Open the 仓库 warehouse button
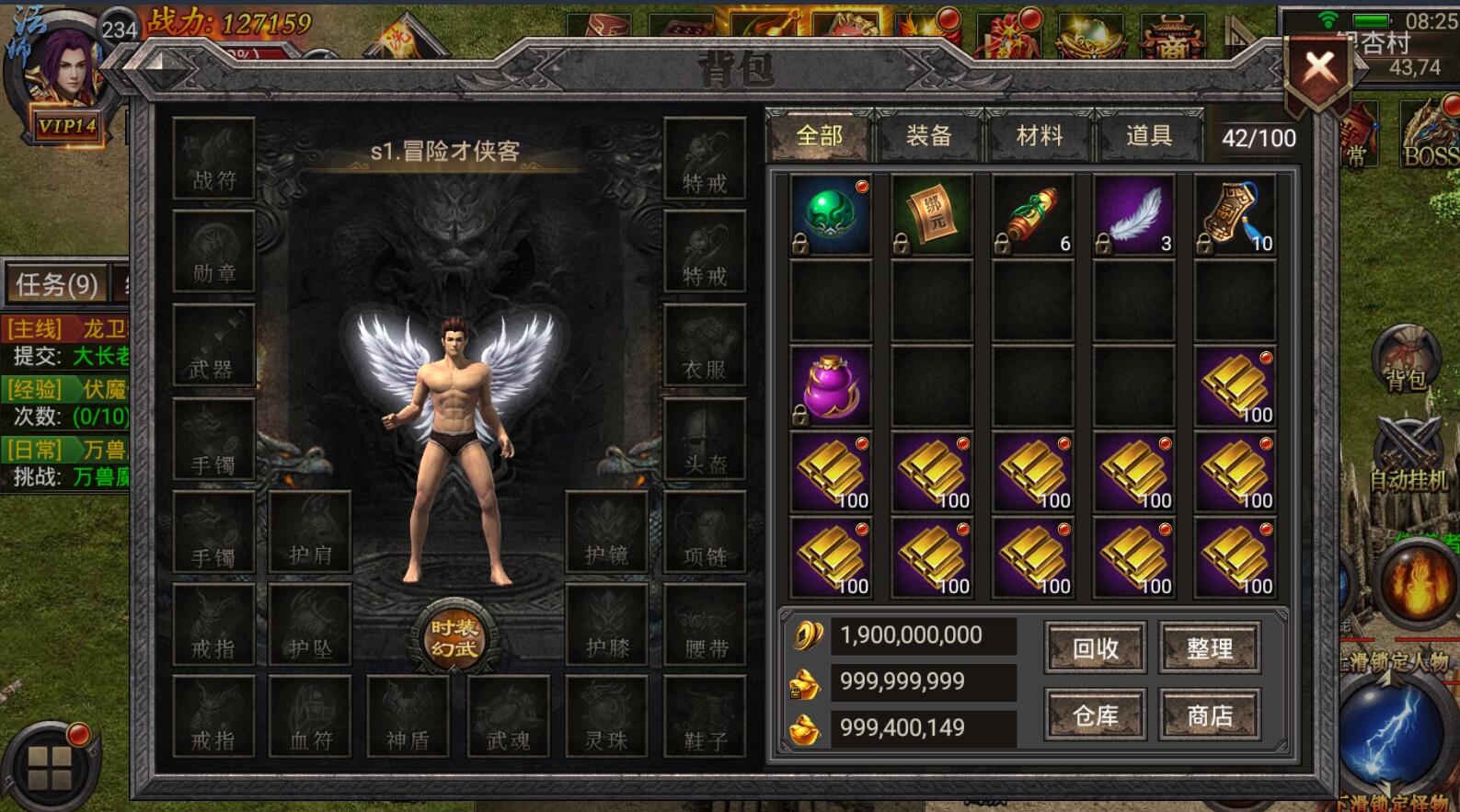This screenshot has height=812, width=1460. tap(1095, 715)
